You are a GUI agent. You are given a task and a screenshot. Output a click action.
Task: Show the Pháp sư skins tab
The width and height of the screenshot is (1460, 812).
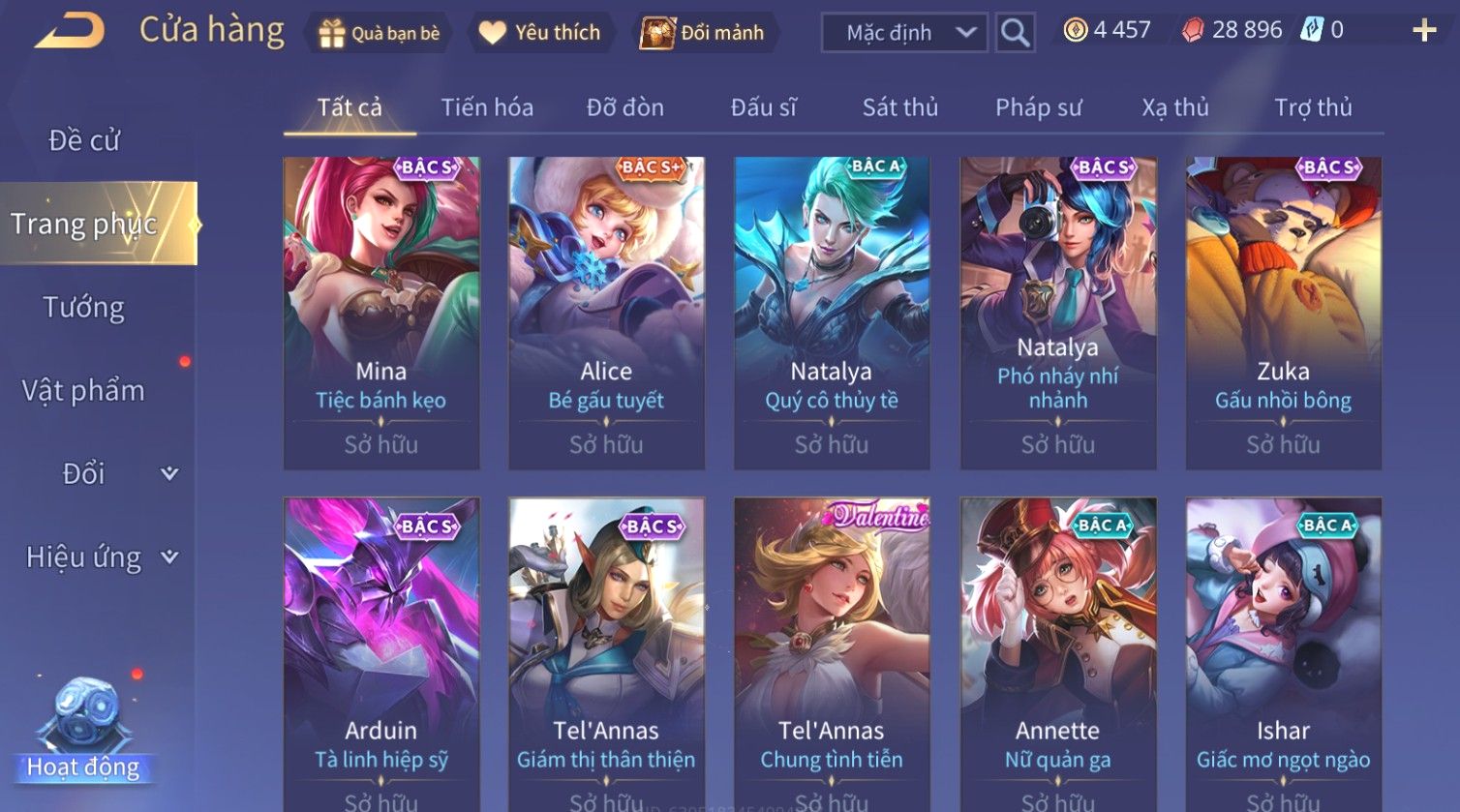click(1039, 107)
